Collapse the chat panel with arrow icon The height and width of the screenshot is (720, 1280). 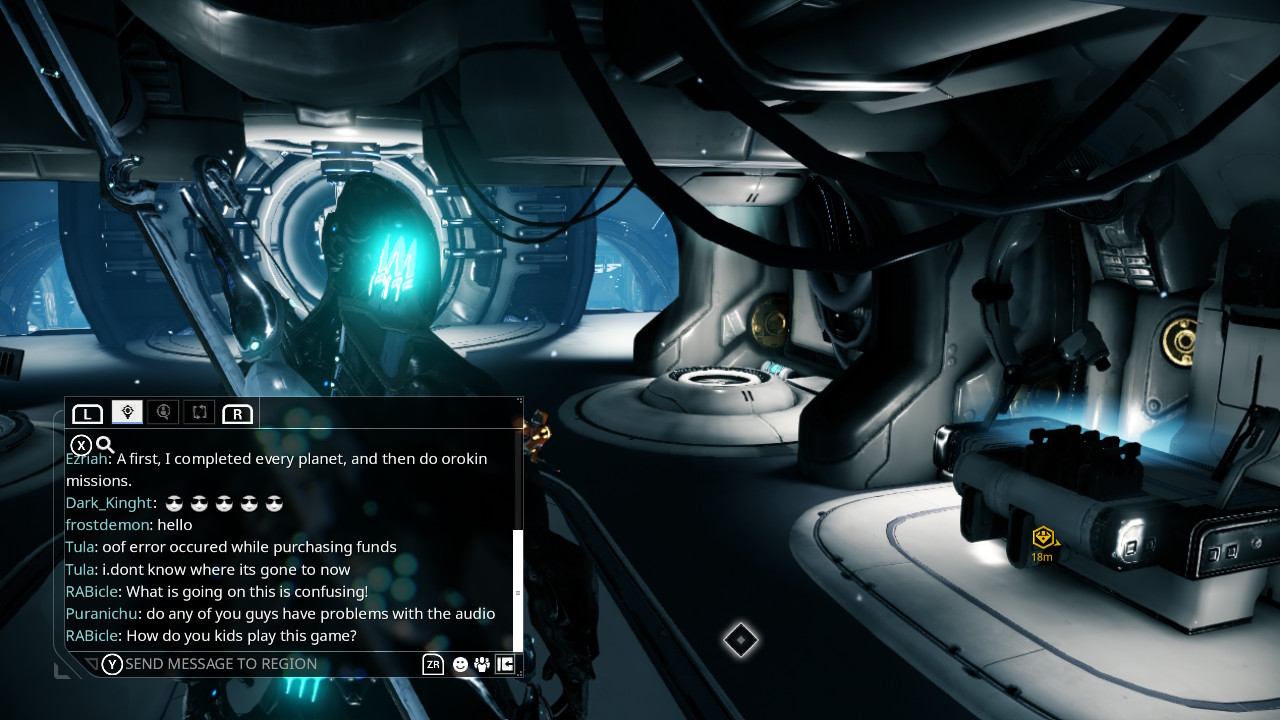pyautogui.click(x=505, y=664)
